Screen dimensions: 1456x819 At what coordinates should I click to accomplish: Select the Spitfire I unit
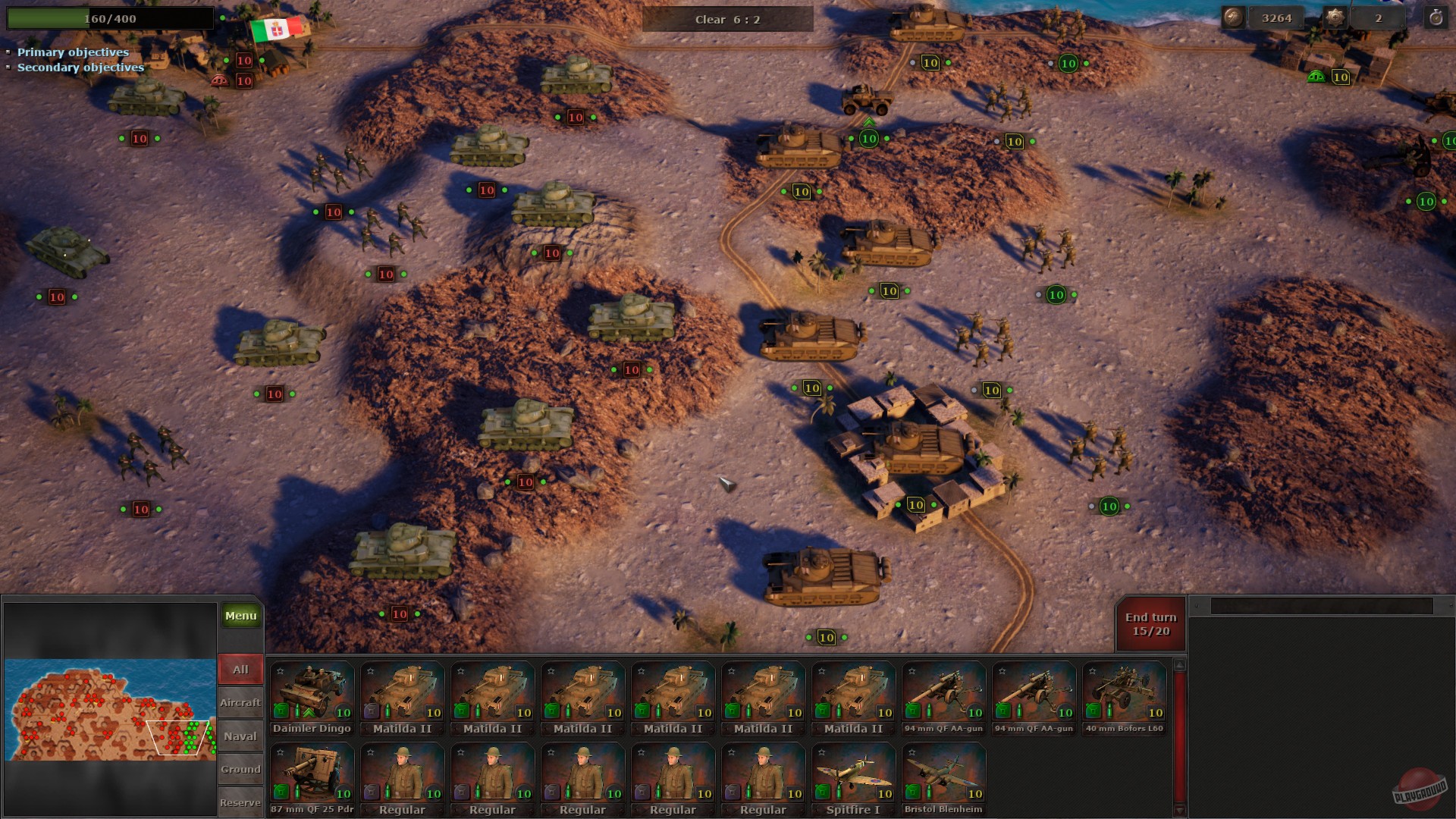pyautogui.click(x=852, y=772)
